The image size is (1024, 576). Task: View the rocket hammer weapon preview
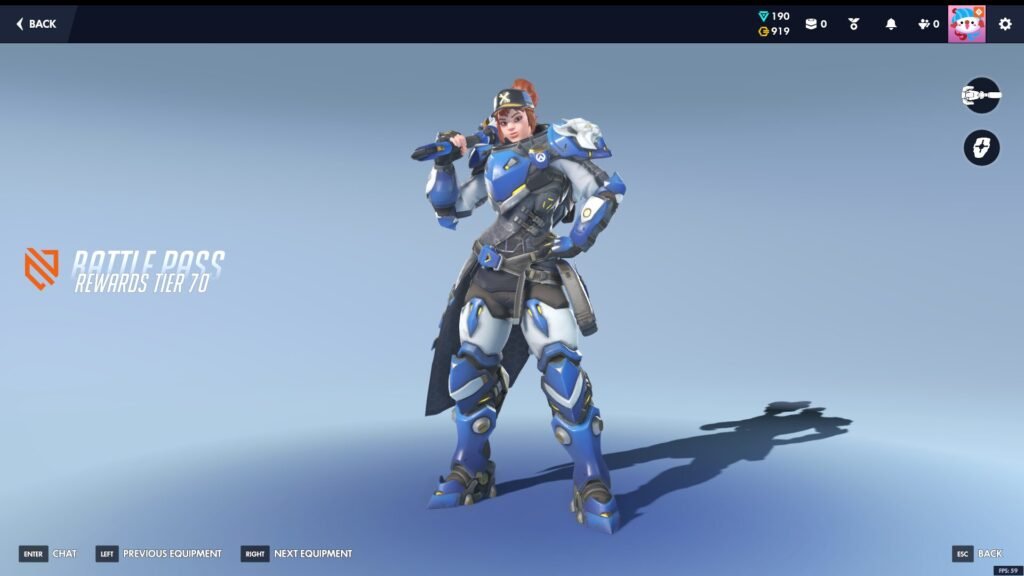coord(981,96)
